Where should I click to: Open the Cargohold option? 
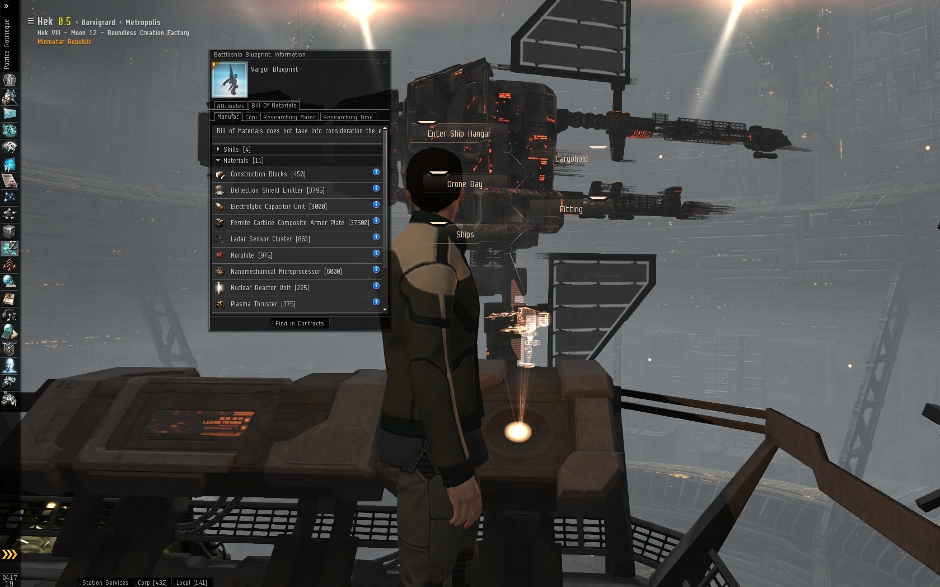click(x=572, y=159)
